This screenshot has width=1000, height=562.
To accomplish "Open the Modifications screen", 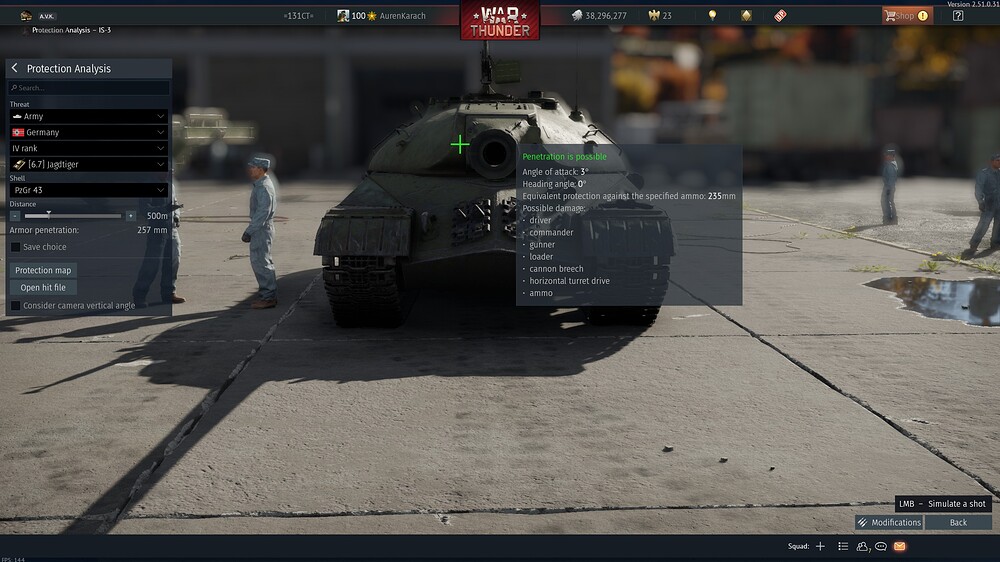I will (x=889, y=522).
